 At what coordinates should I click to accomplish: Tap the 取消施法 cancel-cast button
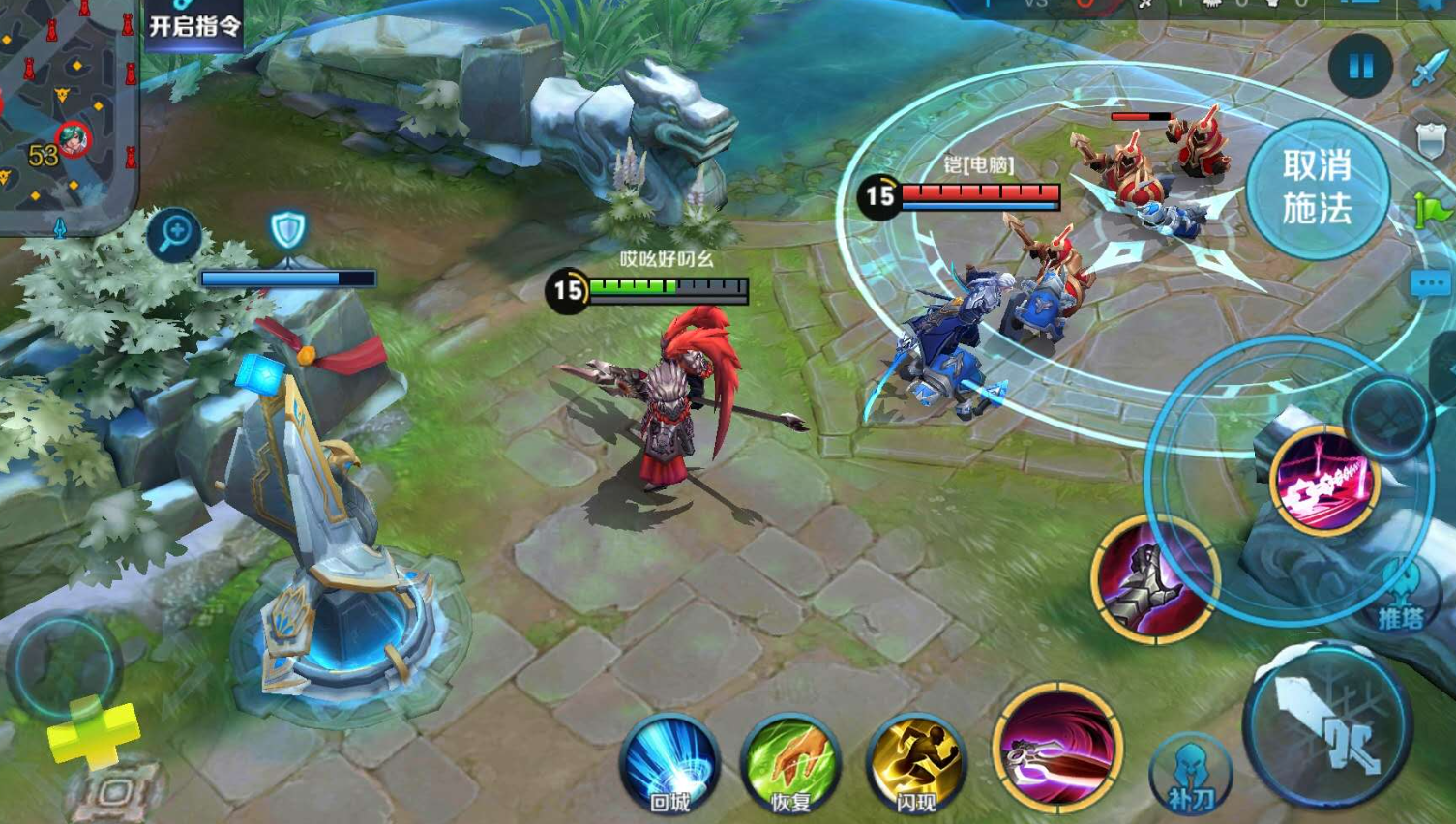[x=1317, y=189]
